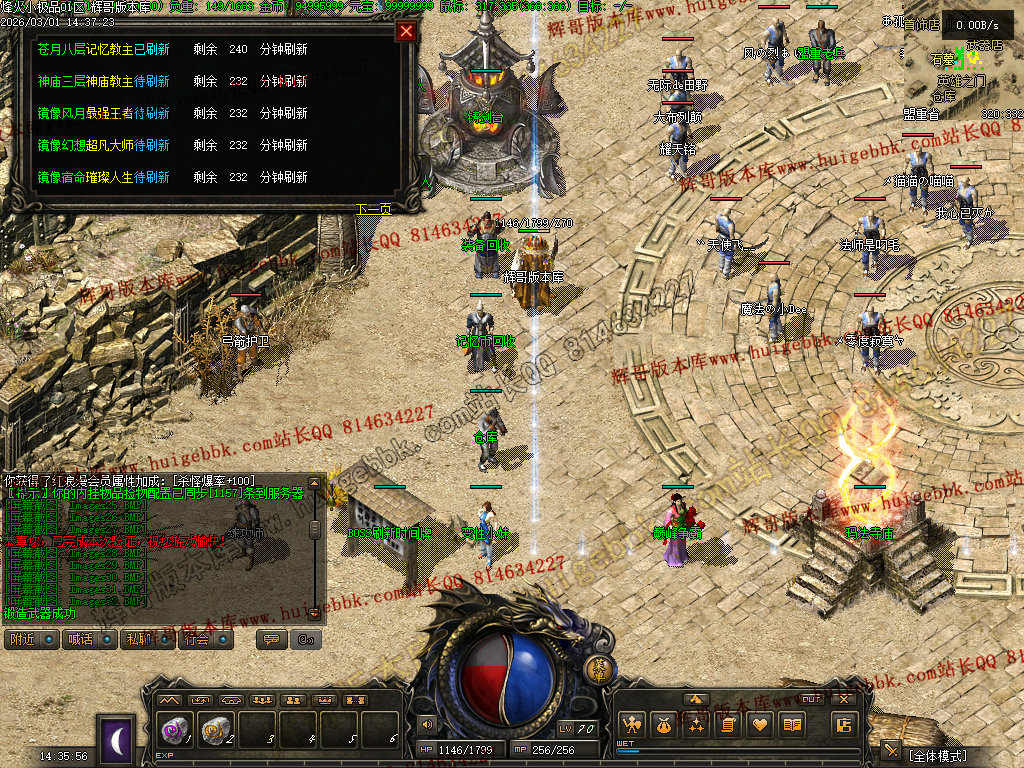The image size is (1024, 768).
Task: Use the purple spiral stone in slot 1
Action: pos(174,731)
